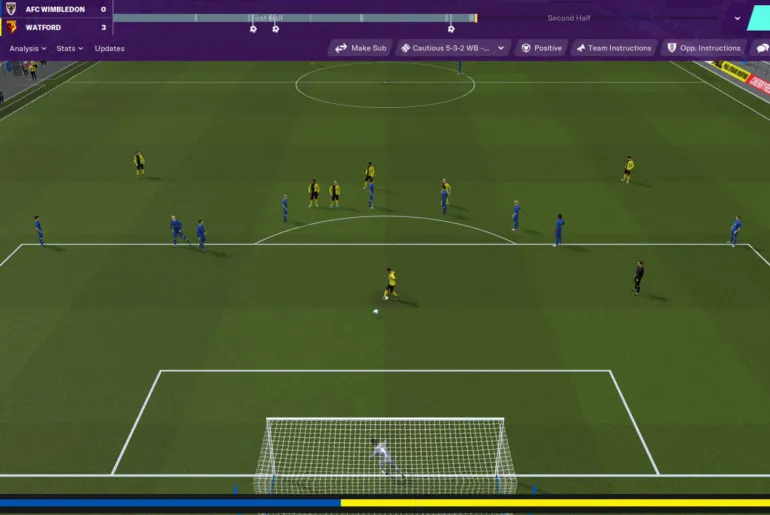Show the match Updates panel
Image resolution: width=770 pixels, height=515 pixels.
tap(110, 48)
